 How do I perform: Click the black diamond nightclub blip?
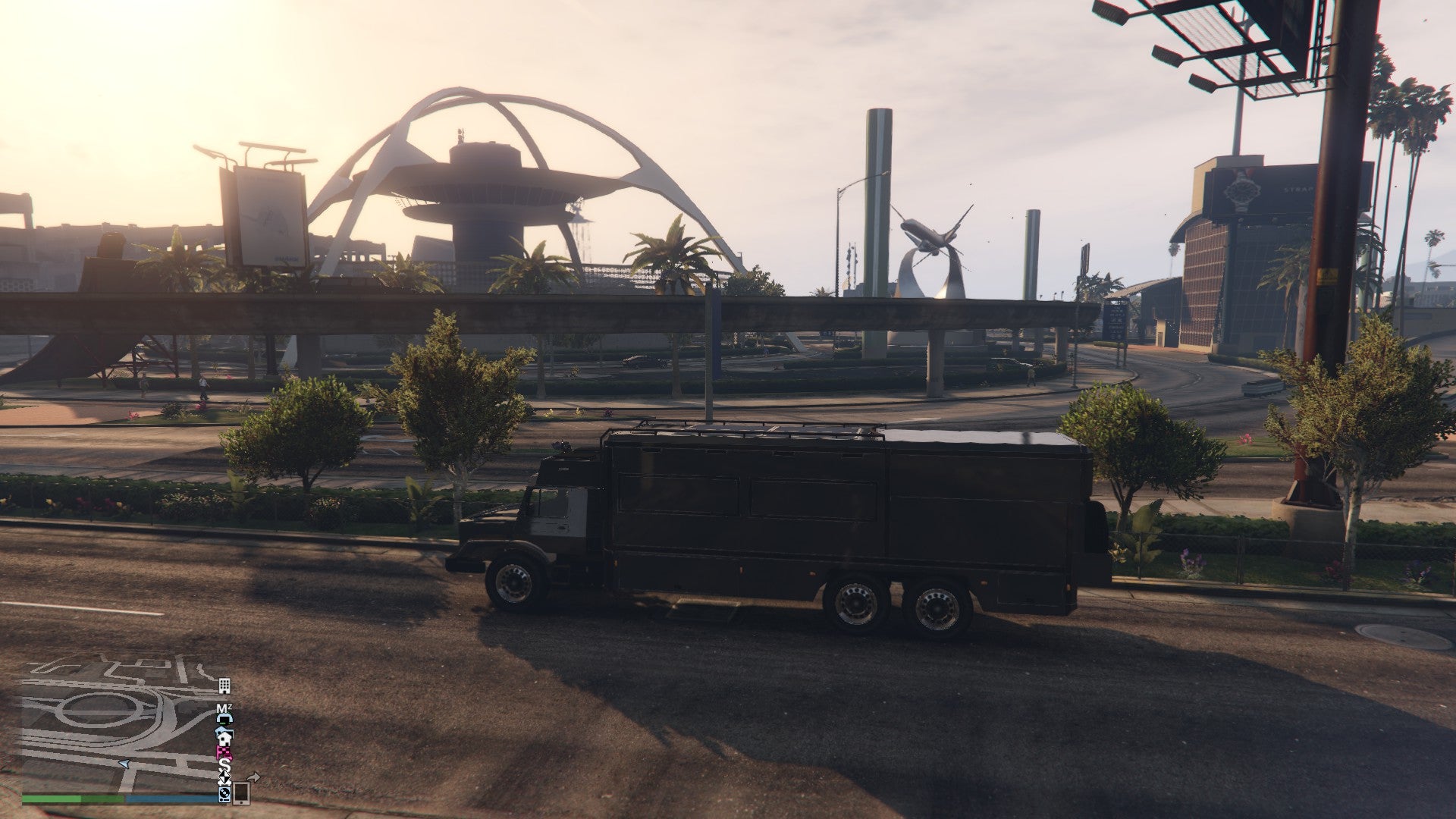224,777
